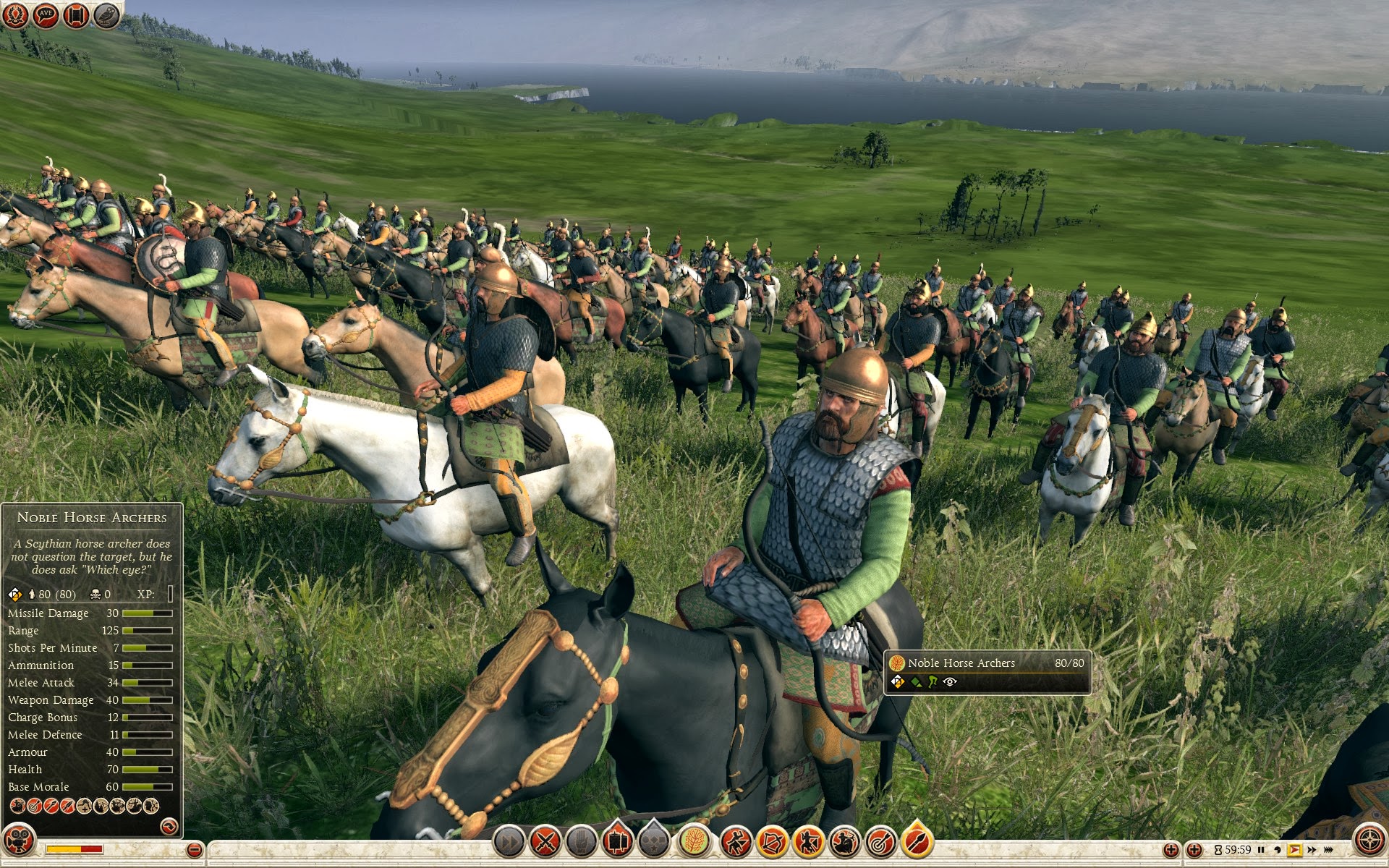Select the green tree unit ability
This screenshot has width=1389, height=868.
(694, 842)
